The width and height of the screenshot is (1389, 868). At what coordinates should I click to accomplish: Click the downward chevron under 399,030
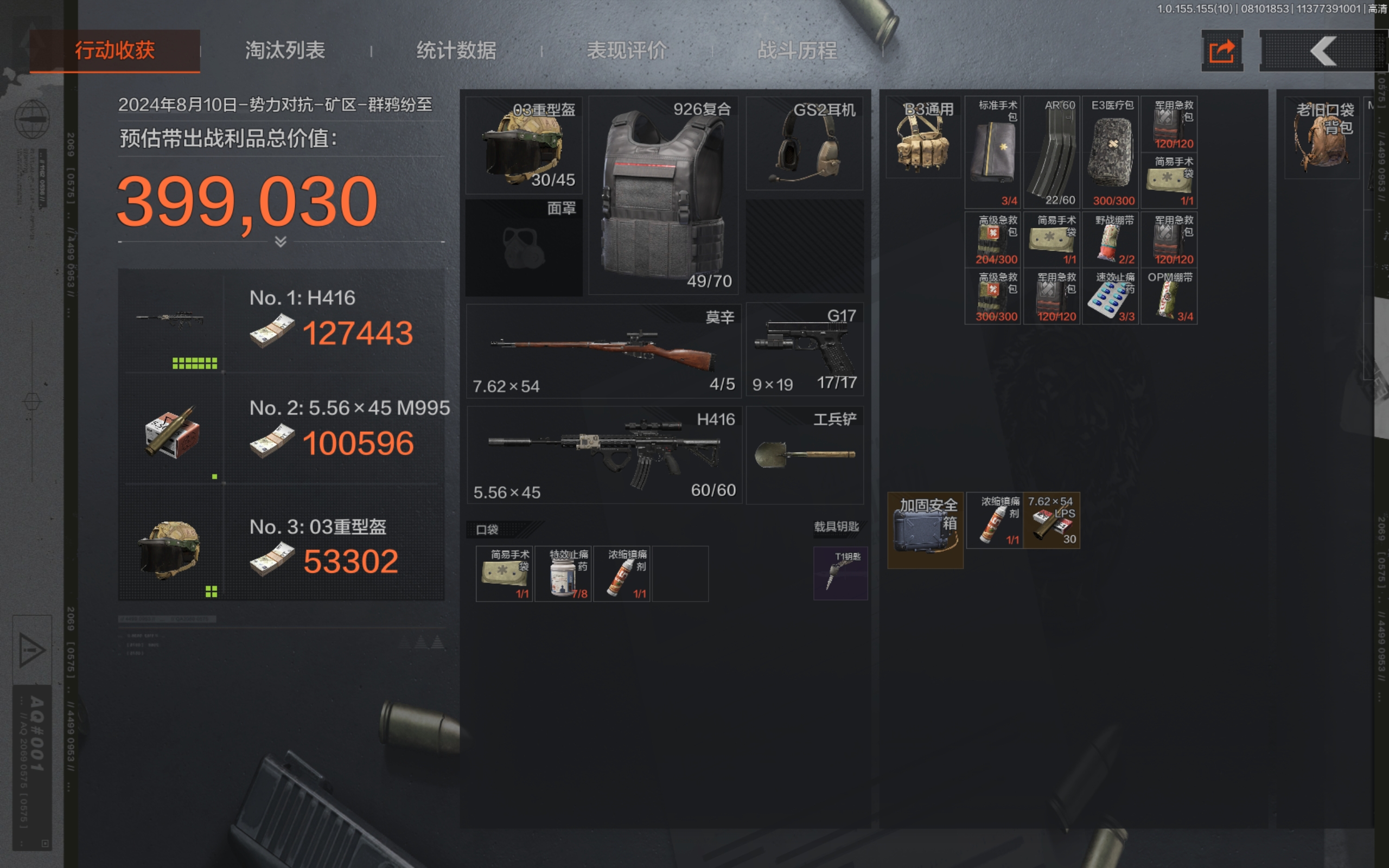pos(279,241)
